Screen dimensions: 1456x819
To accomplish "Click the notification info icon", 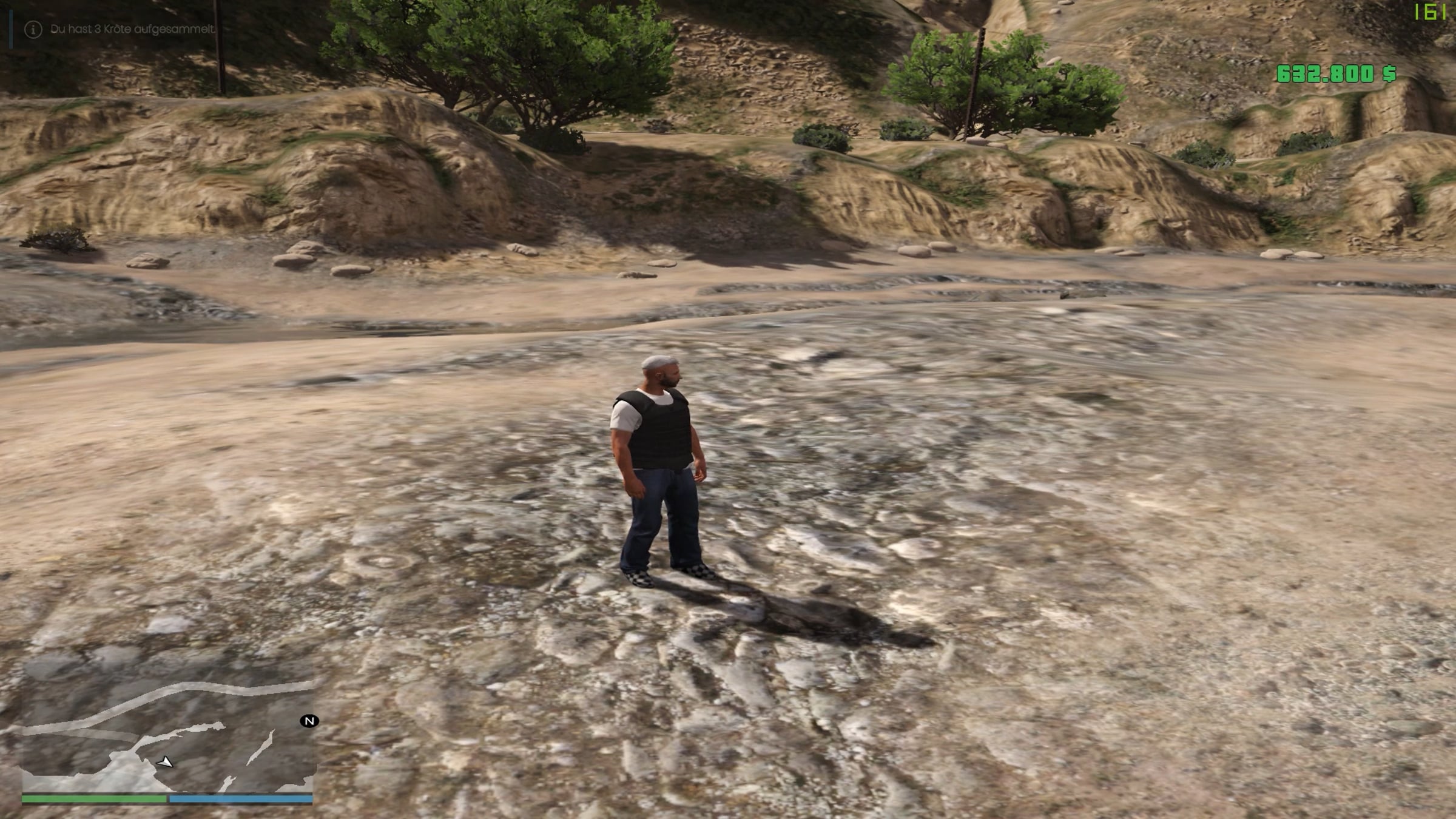I will (33, 29).
